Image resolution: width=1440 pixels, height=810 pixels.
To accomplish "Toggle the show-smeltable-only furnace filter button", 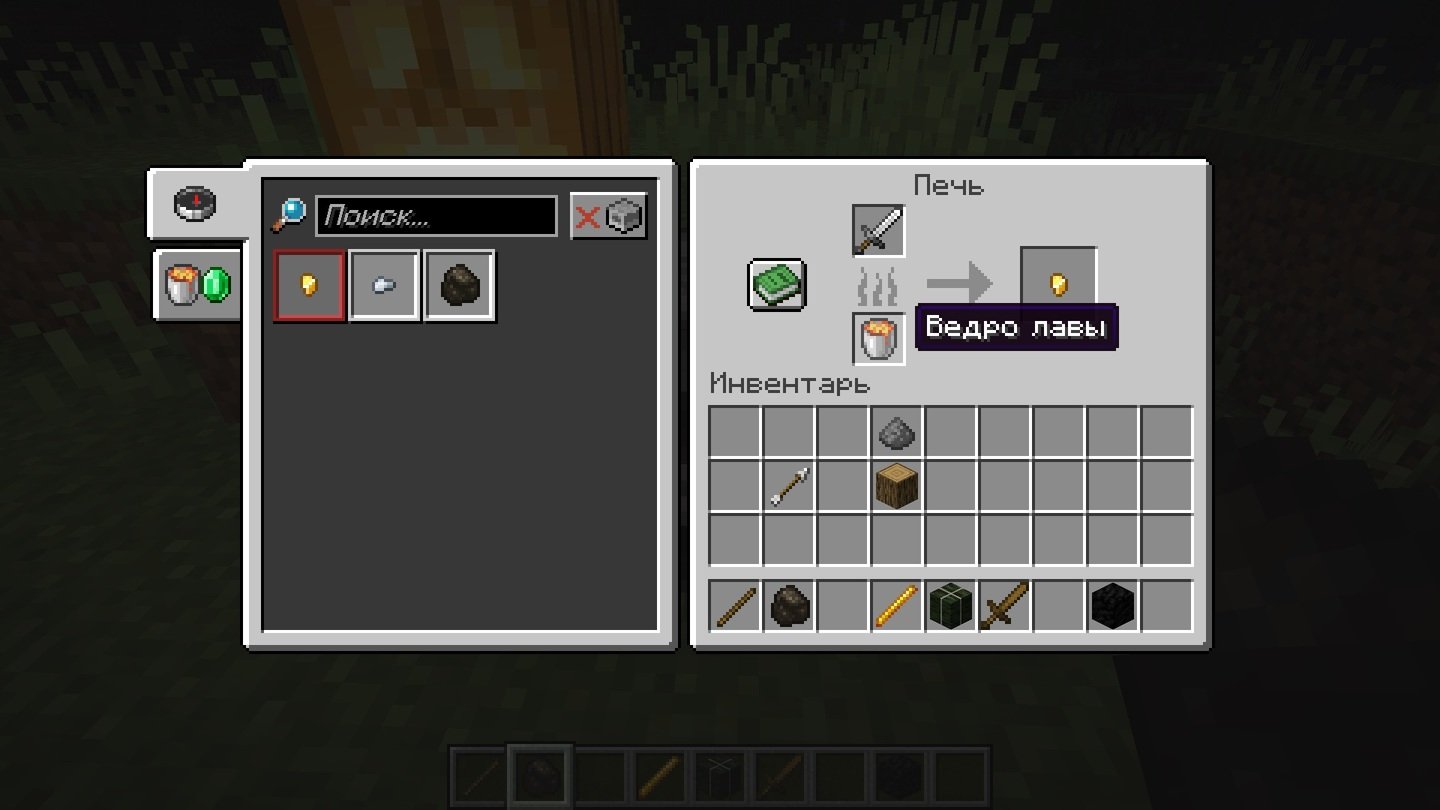I will point(609,216).
